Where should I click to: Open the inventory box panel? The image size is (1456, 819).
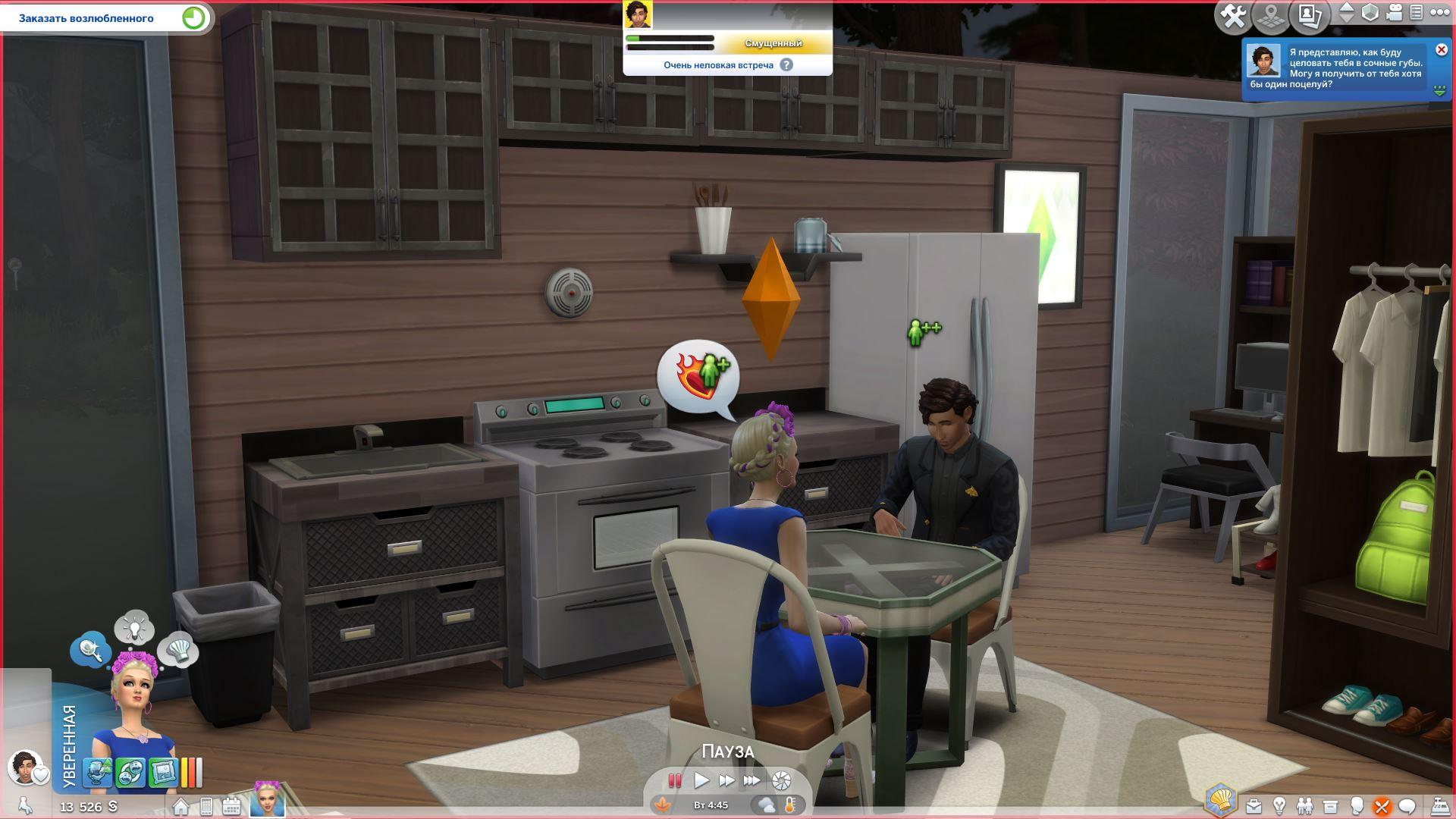pos(1330,806)
